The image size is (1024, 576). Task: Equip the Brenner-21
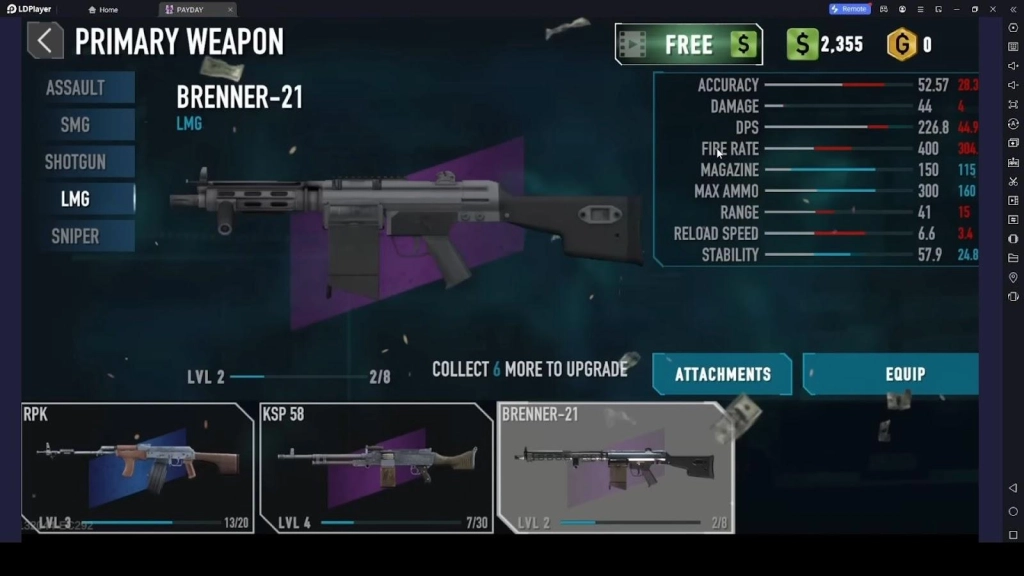[892, 374]
